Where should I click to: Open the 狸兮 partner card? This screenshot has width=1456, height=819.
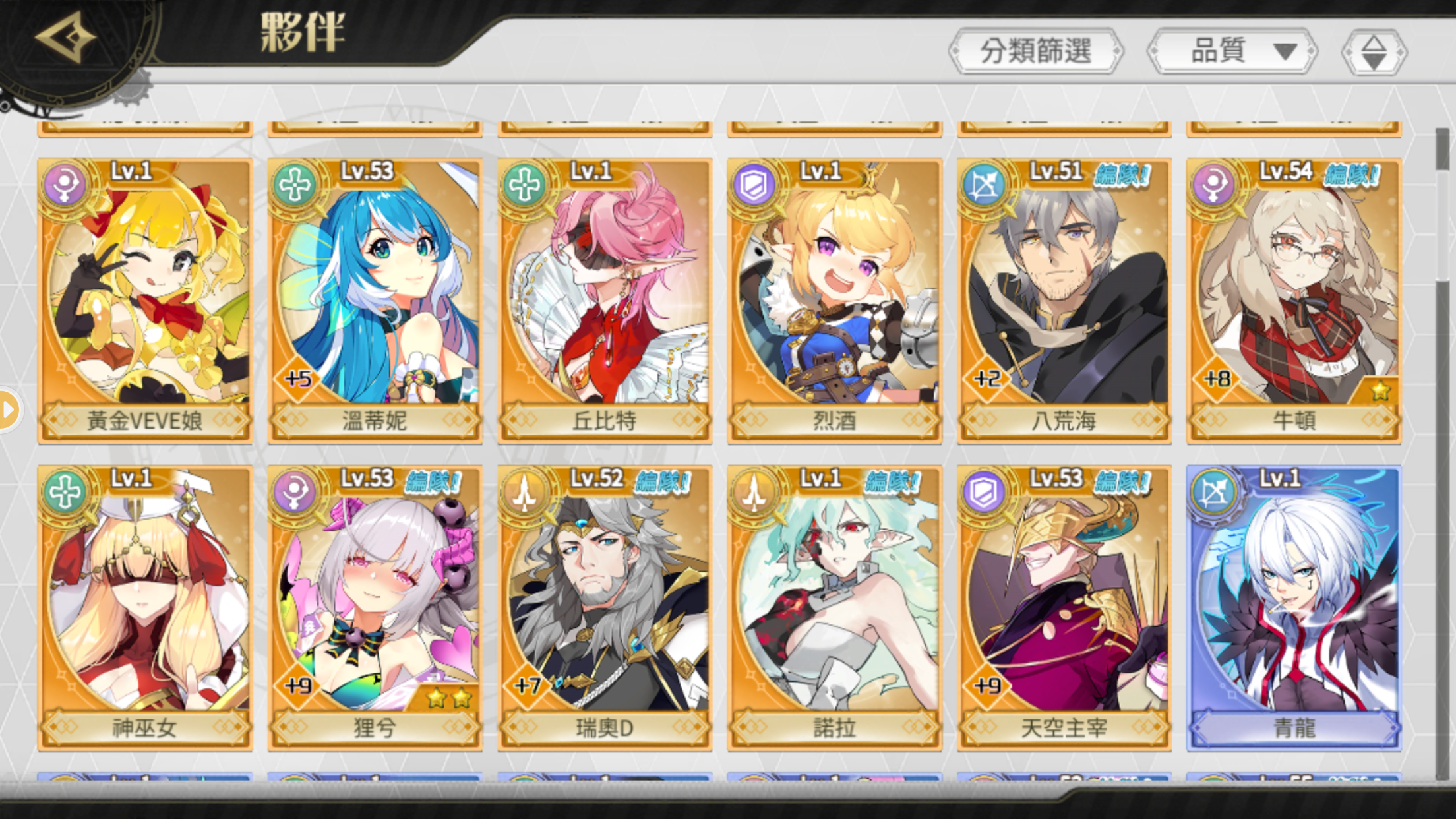[375, 607]
